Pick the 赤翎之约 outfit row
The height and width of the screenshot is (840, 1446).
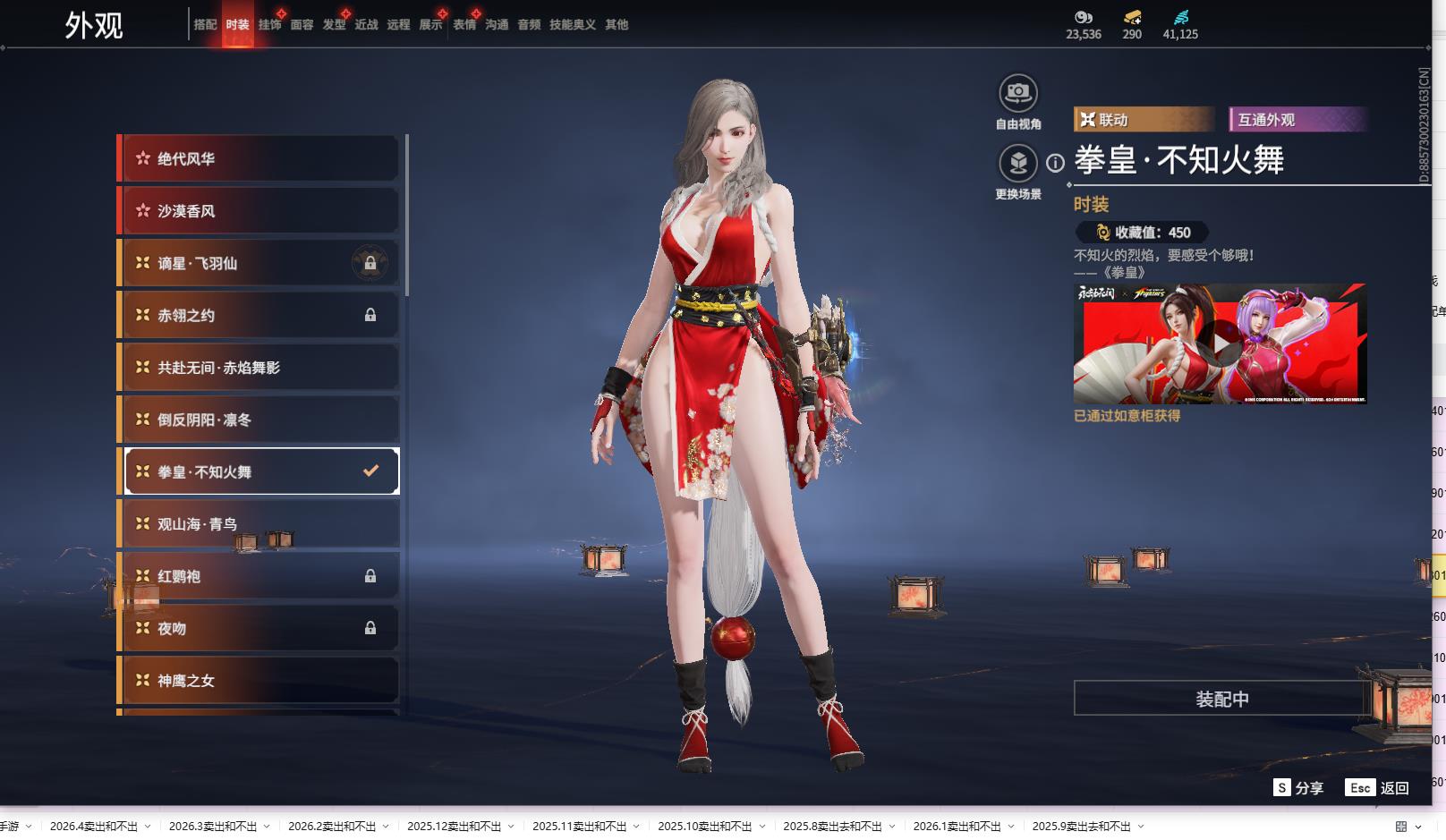(x=260, y=315)
